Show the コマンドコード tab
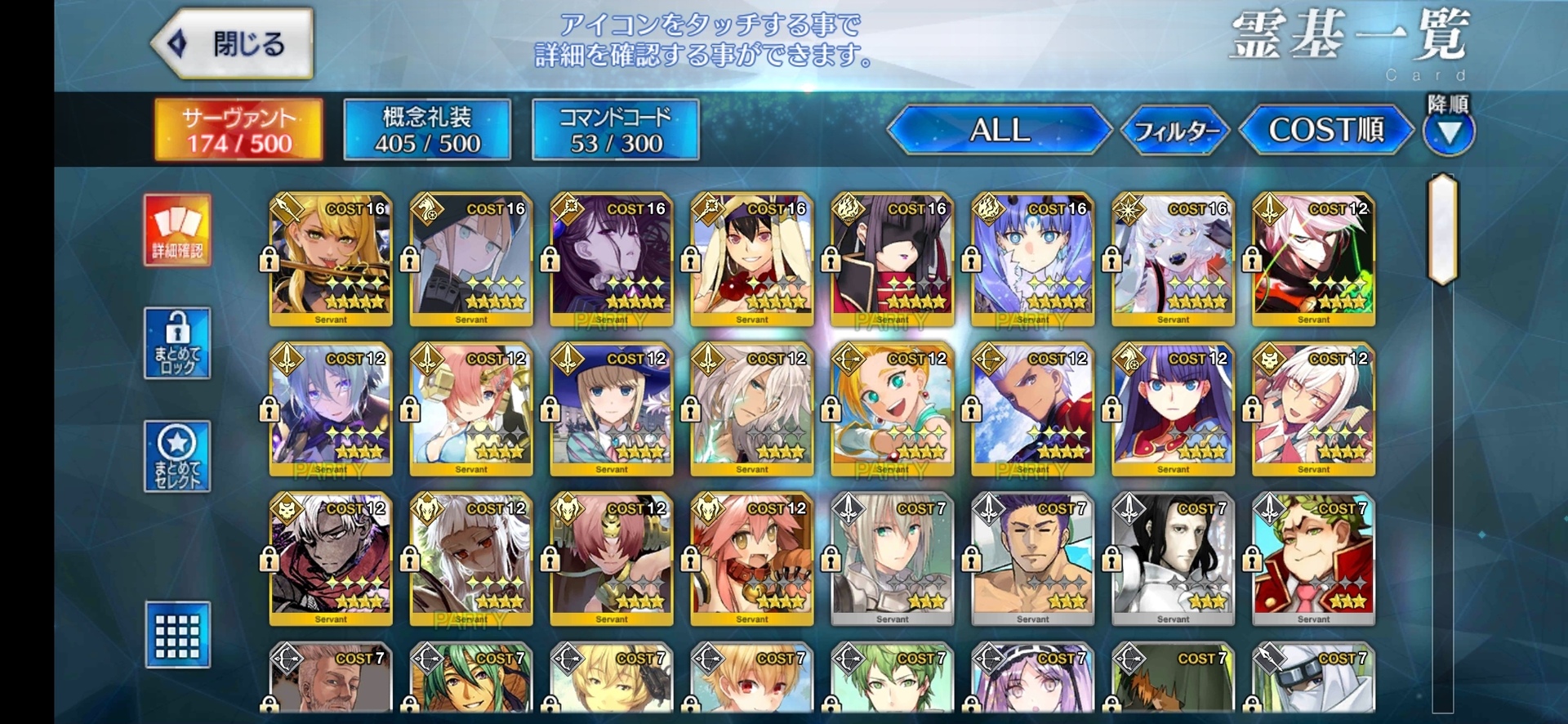1568x724 pixels. pyautogui.click(x=616, y=130)
